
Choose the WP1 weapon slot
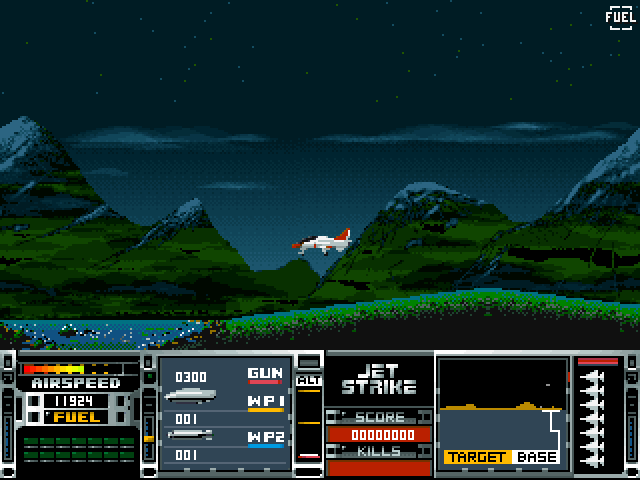coord(265,402)
